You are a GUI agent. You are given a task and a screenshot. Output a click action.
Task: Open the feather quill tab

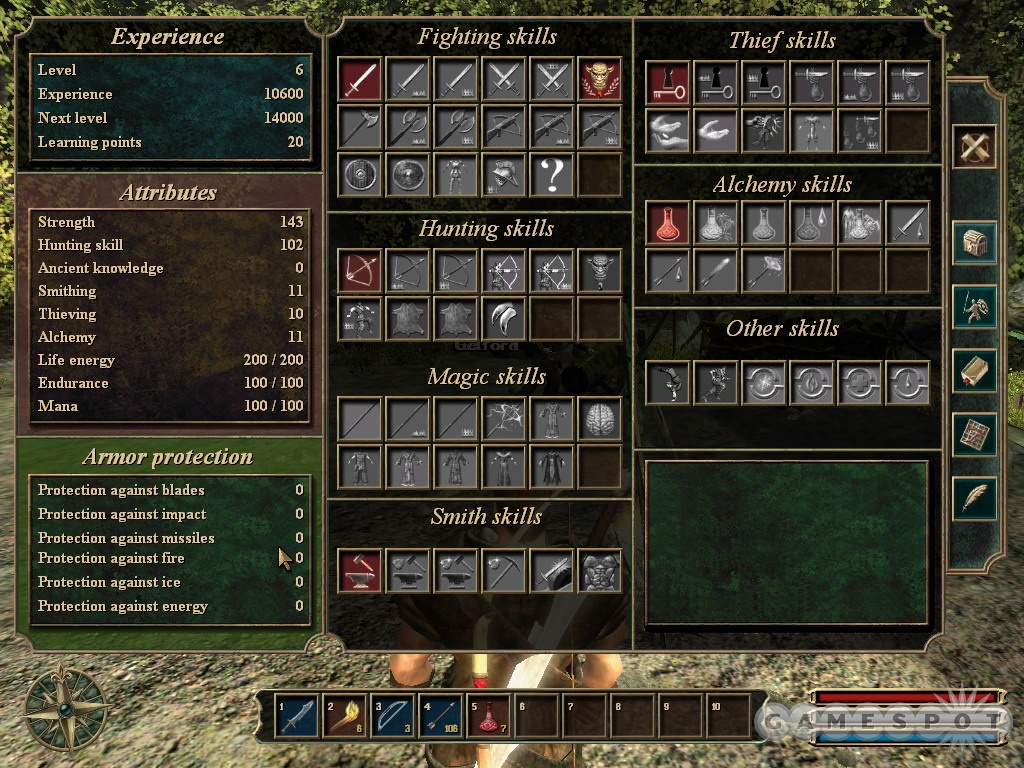coord(973,498)
